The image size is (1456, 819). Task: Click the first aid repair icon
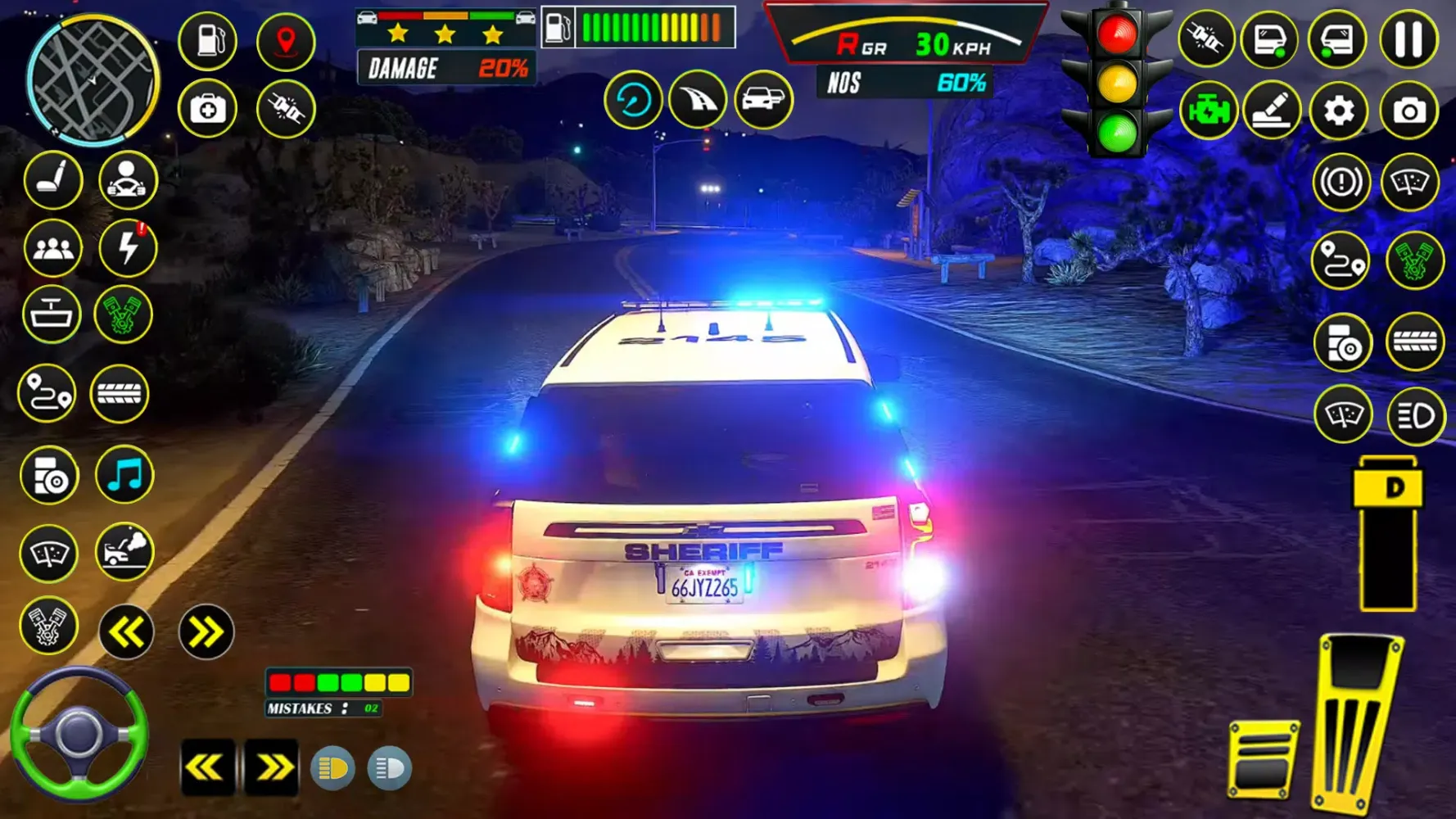pyautogui.click(x=207, y=107)
